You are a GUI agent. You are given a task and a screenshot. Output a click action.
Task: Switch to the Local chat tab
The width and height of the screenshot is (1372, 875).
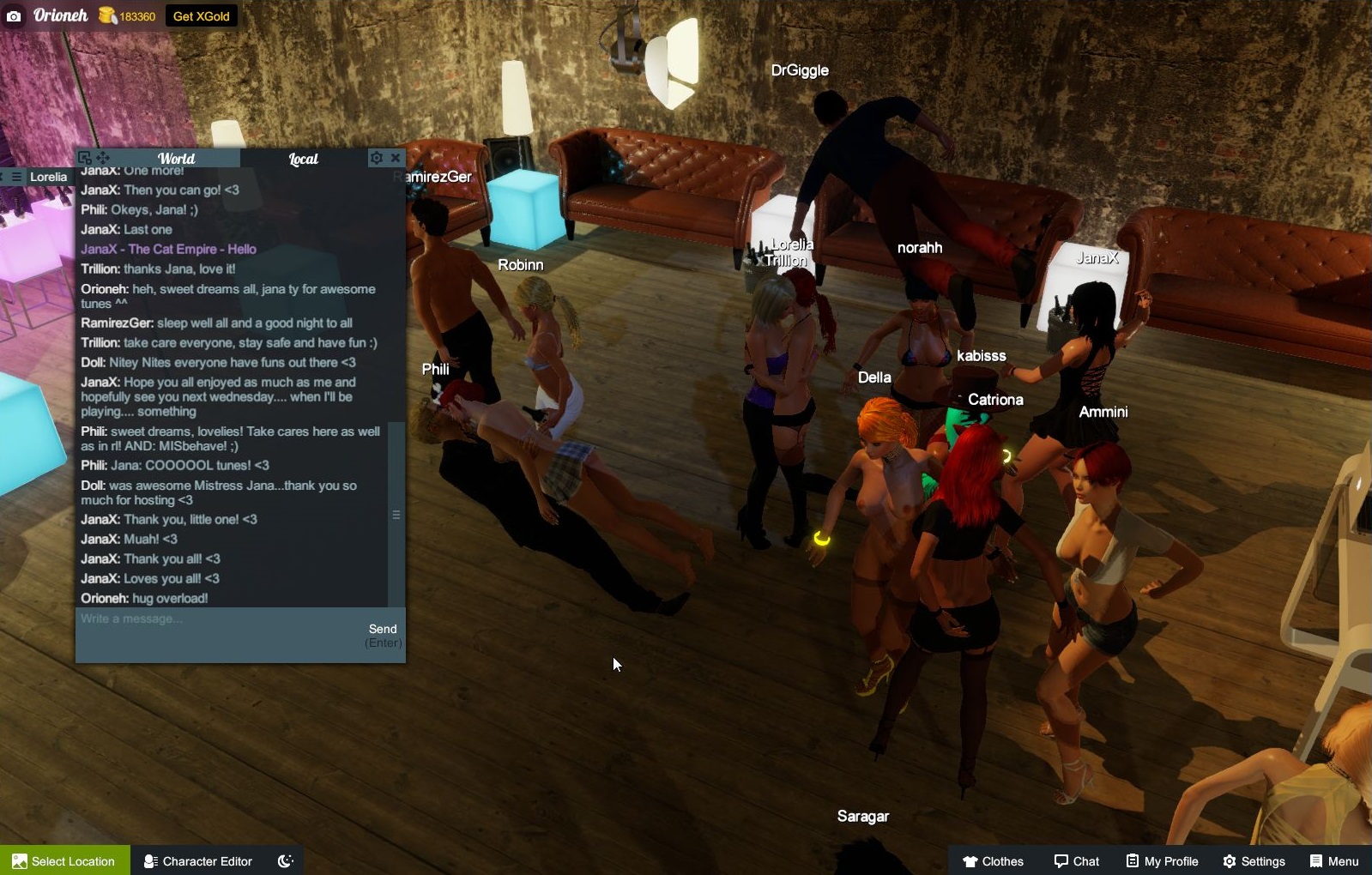[x=304, y=158]
